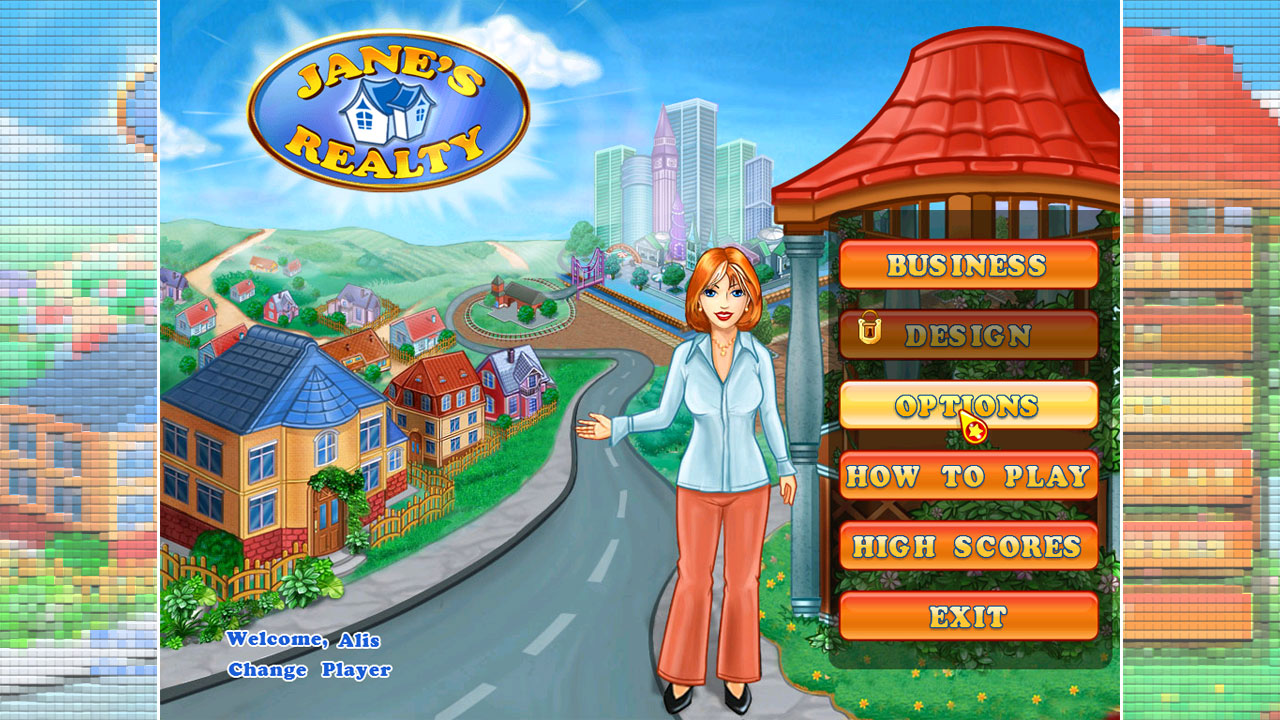The image size is (1280, 720).
Task: Click the Change Player link
Action: 309,670
